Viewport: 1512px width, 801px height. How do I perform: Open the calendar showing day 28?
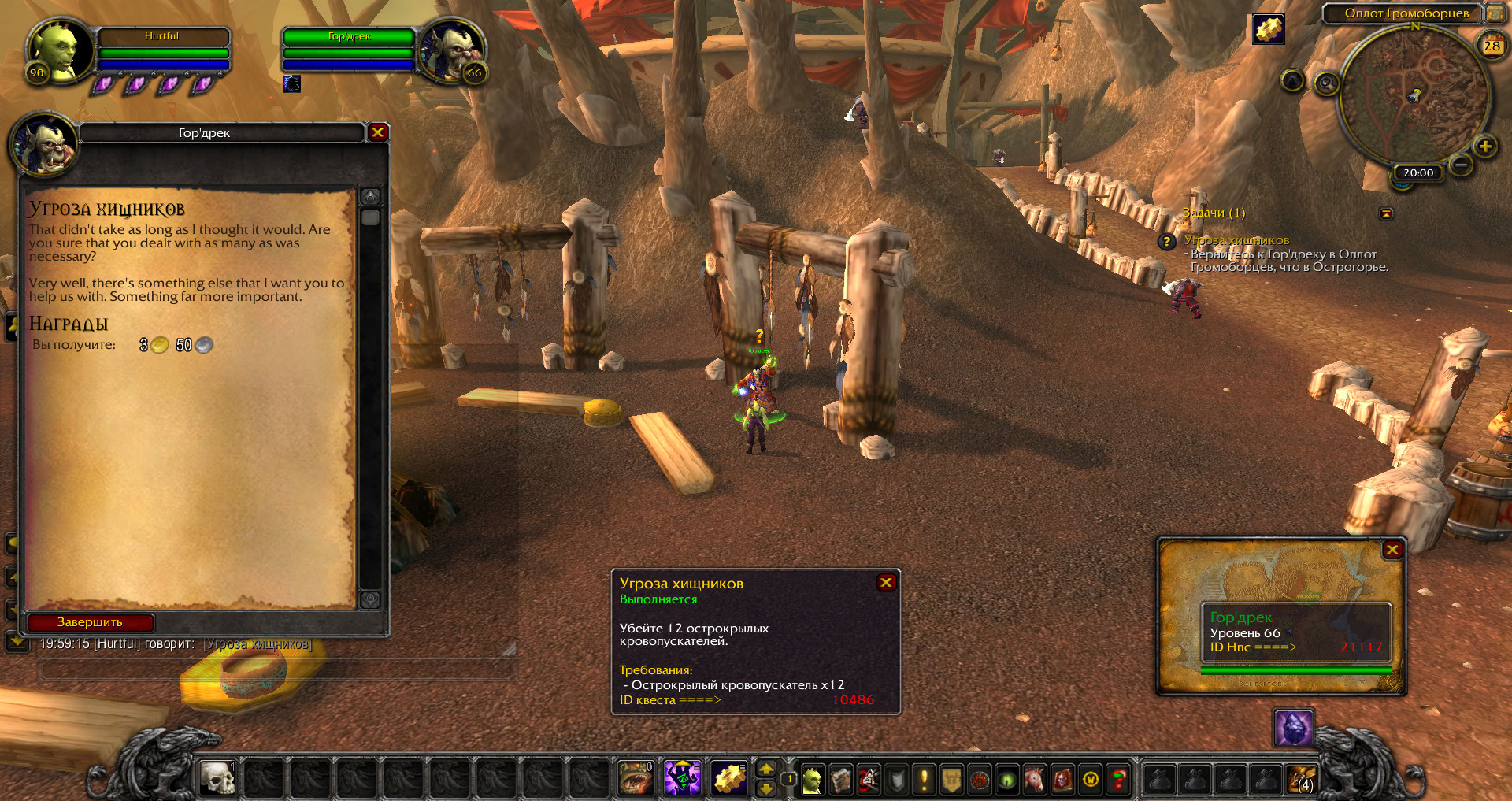(1492, 46)
